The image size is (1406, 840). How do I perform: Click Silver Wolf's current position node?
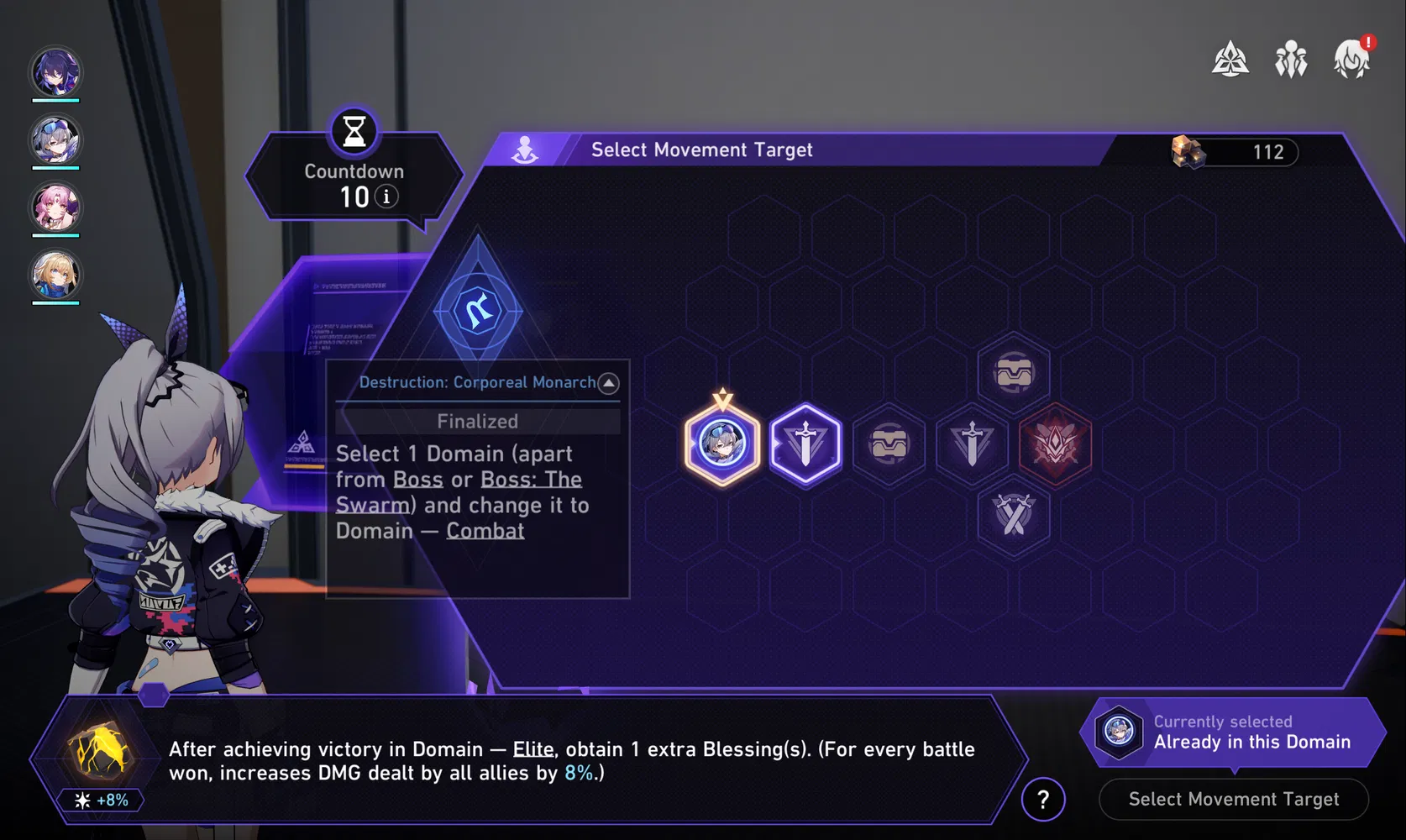click(x=721, y=443)
